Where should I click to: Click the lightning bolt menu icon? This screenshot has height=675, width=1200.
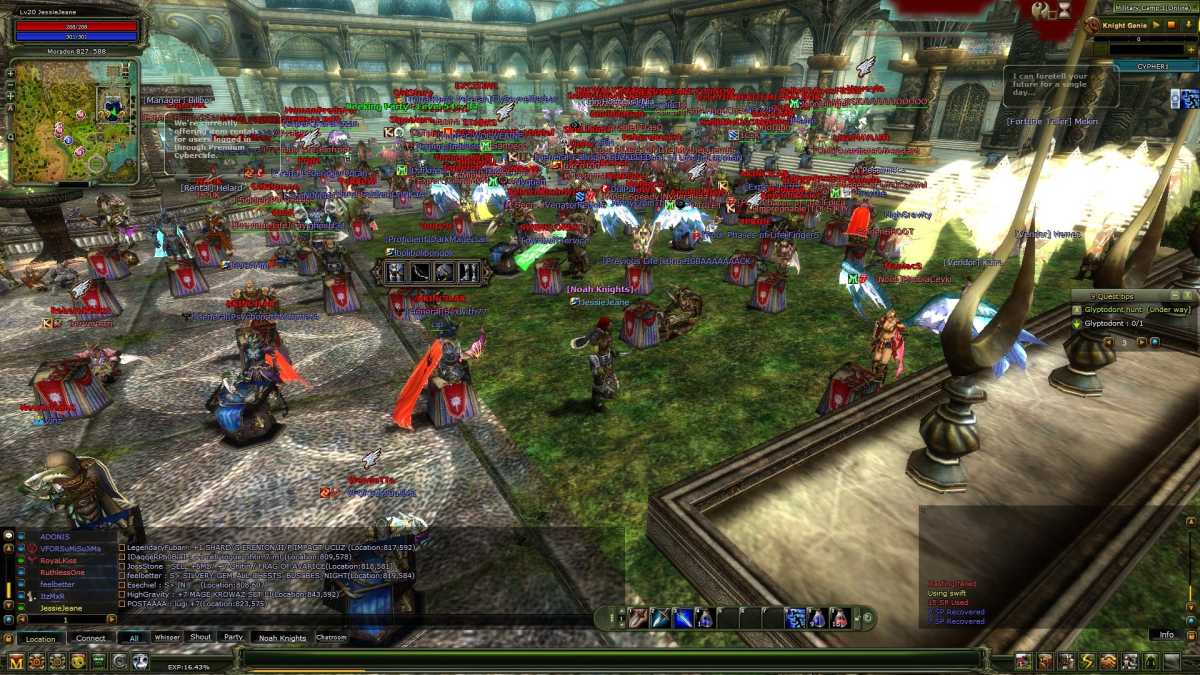point(1087,661)
